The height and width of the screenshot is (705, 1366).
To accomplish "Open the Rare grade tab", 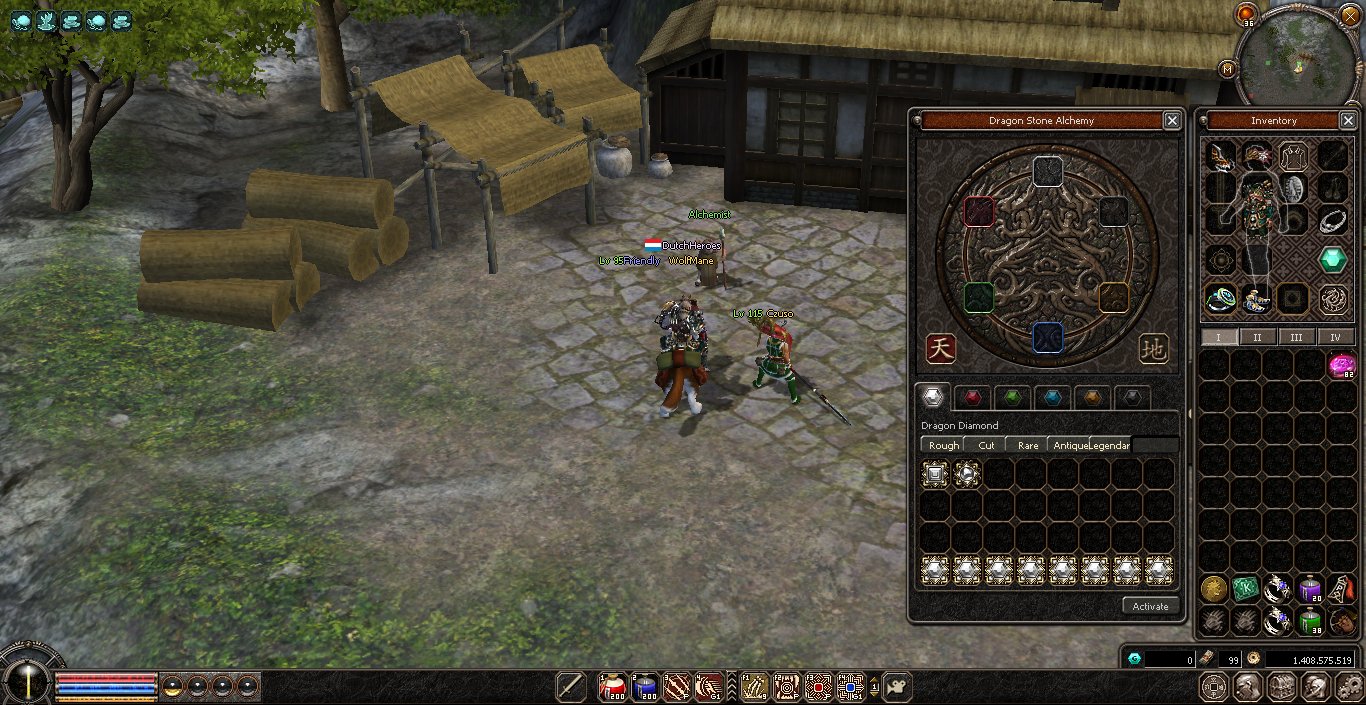I will [1028, 445].
